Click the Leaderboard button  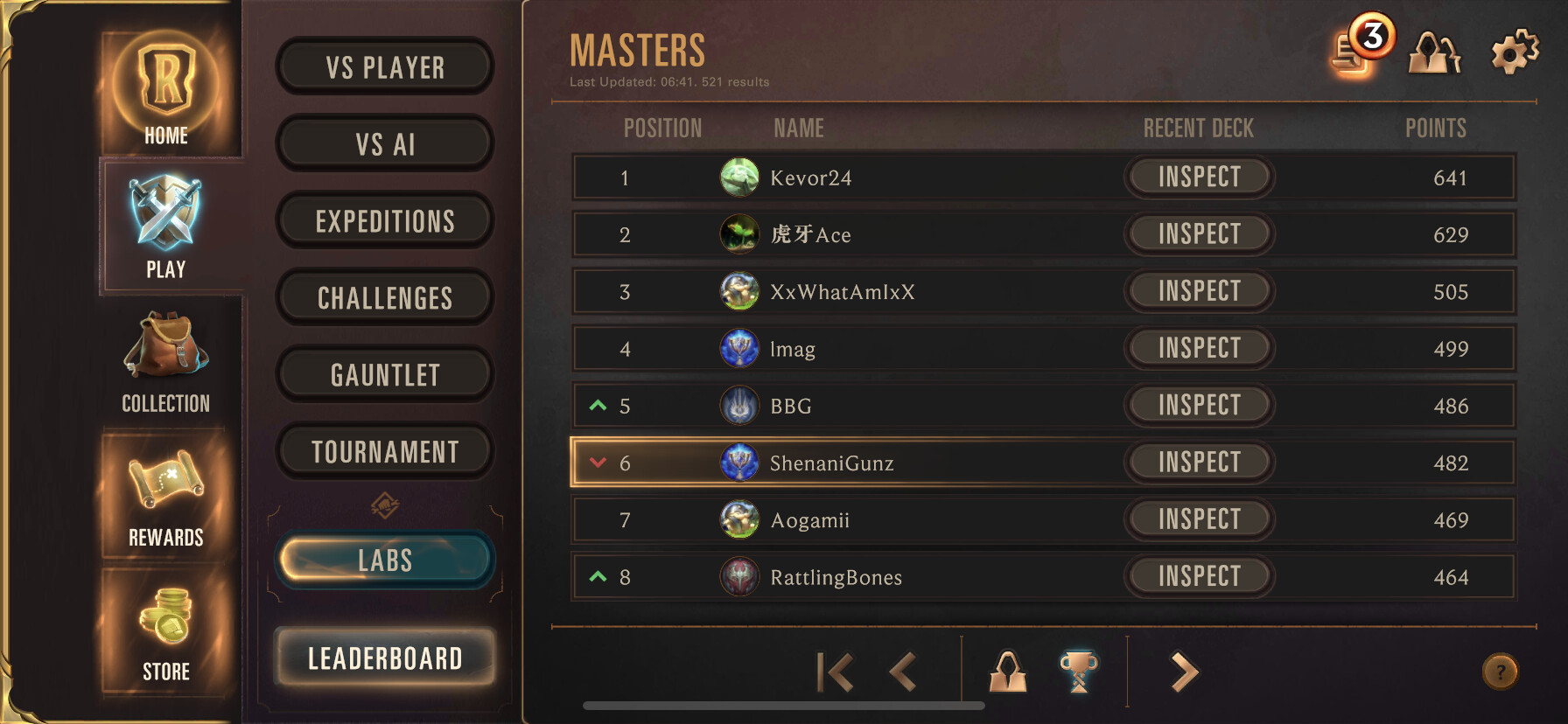click(385, 658)
